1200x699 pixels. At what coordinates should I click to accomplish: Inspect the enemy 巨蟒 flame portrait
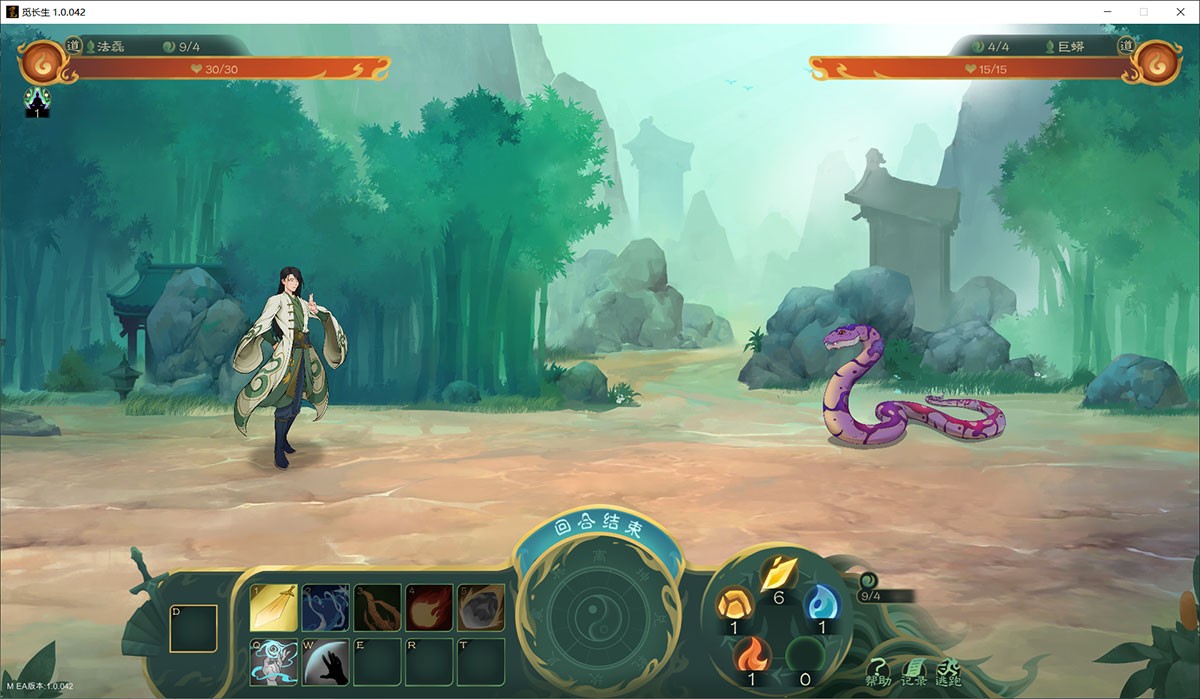click(x=1159, y=61)
